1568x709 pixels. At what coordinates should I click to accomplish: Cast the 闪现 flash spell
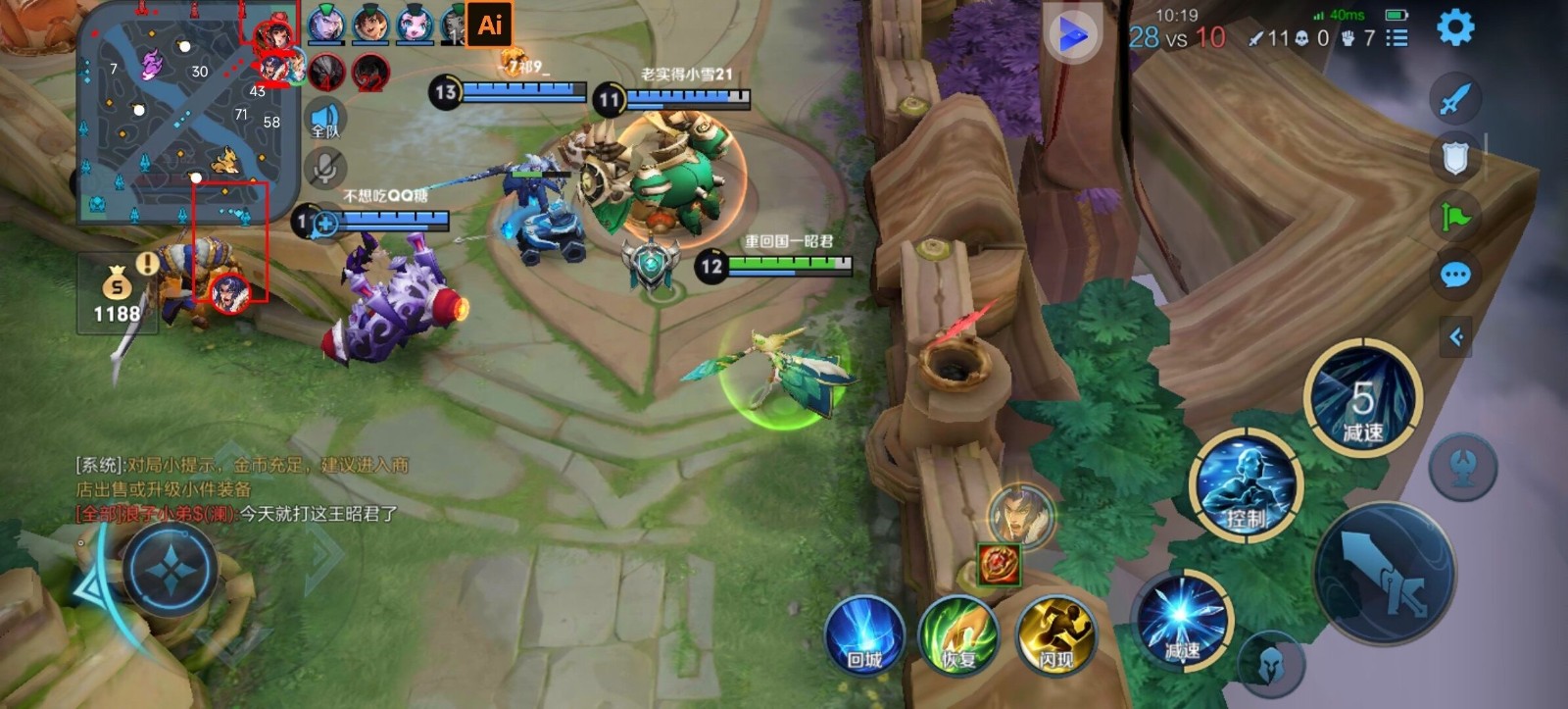tap(1055, 635)
